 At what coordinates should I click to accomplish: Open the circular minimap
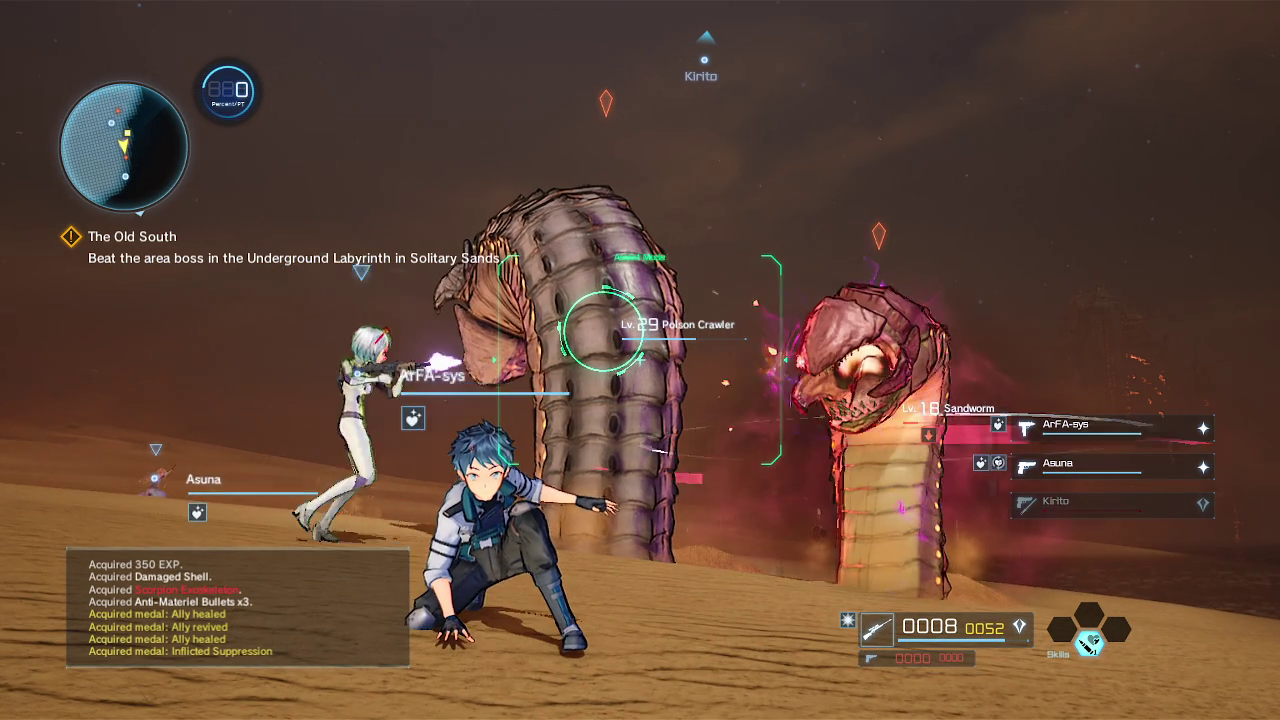pos(124,146)
